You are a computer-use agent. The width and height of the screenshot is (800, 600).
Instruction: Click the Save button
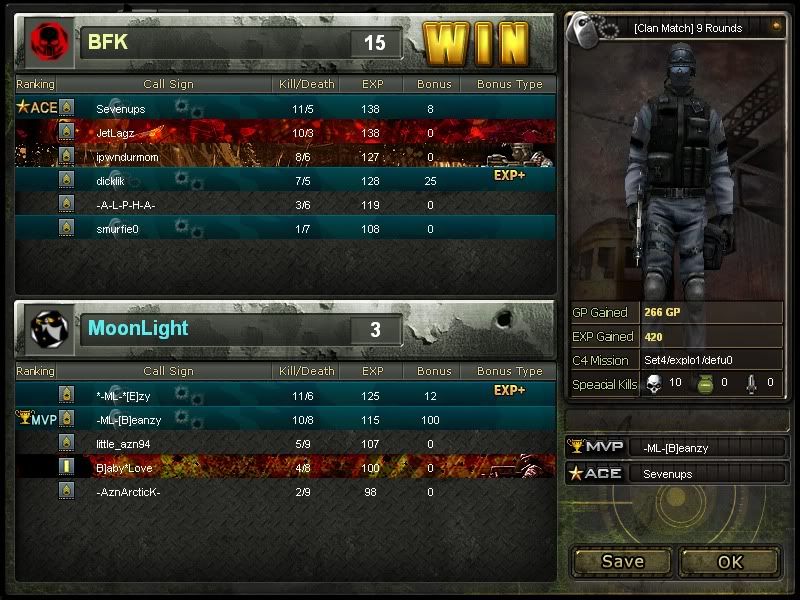point(622,561)
